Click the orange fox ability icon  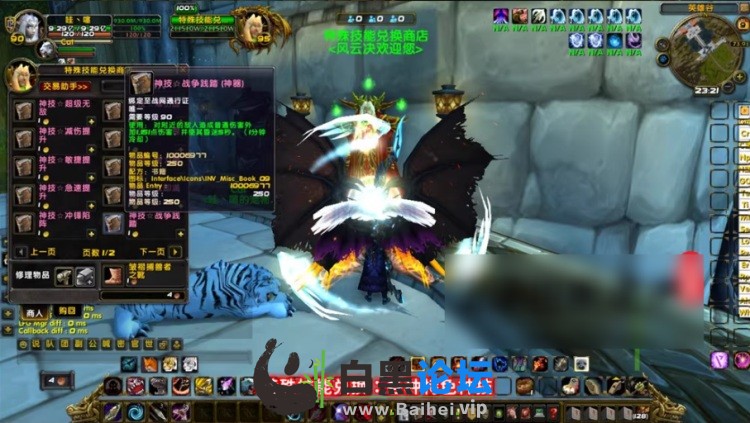150,365
